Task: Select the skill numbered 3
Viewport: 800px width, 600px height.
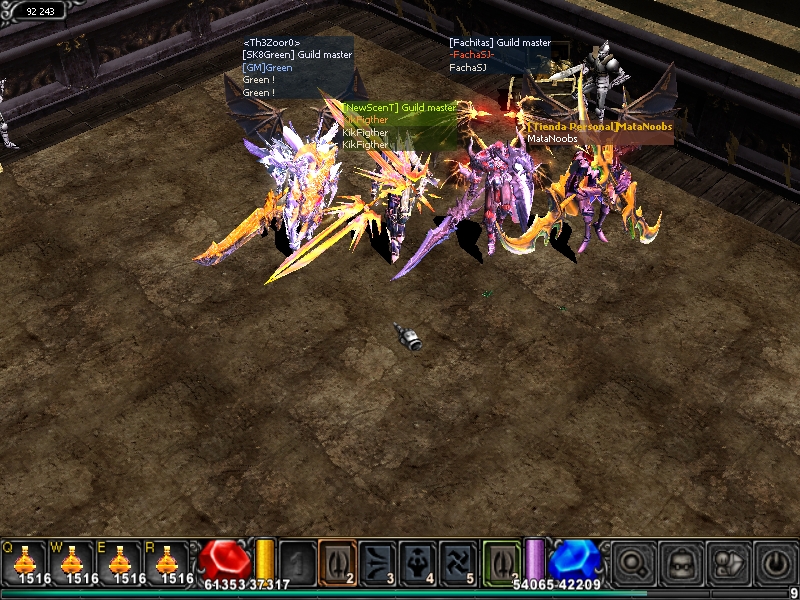Action: click(378, 562)
